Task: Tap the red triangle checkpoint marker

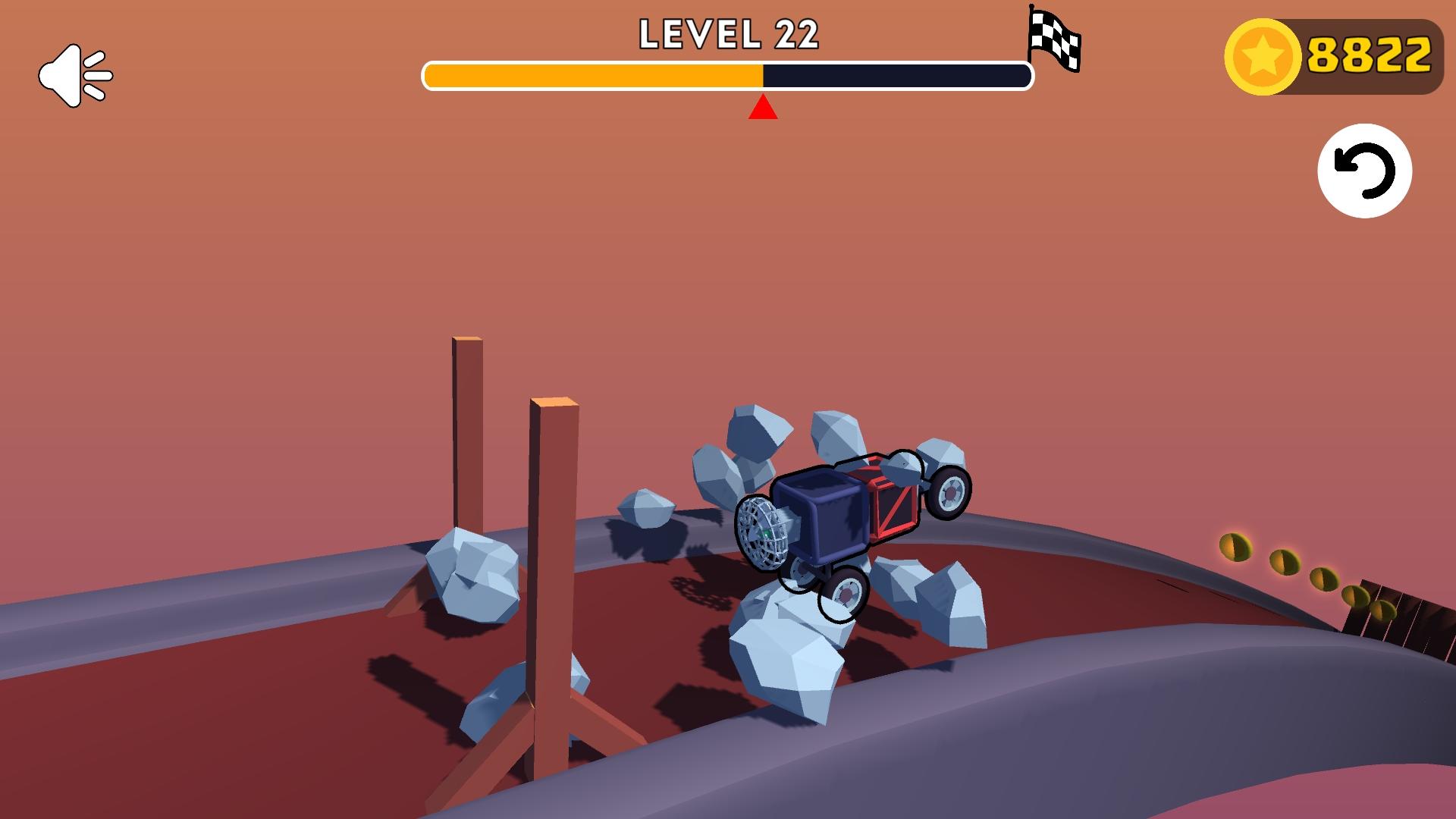Action: [x=762, y=108]
